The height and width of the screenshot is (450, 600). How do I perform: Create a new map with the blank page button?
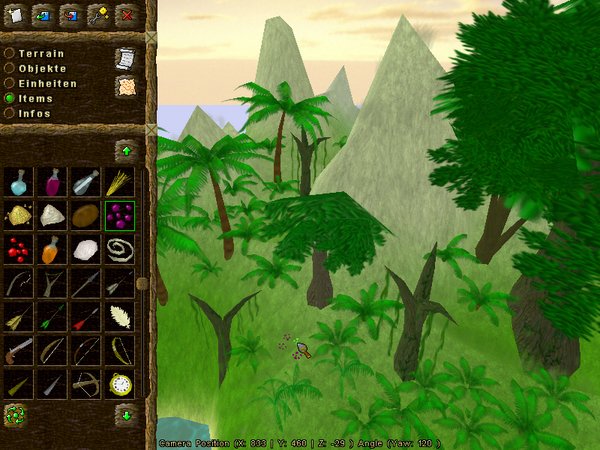pos(15,14)
